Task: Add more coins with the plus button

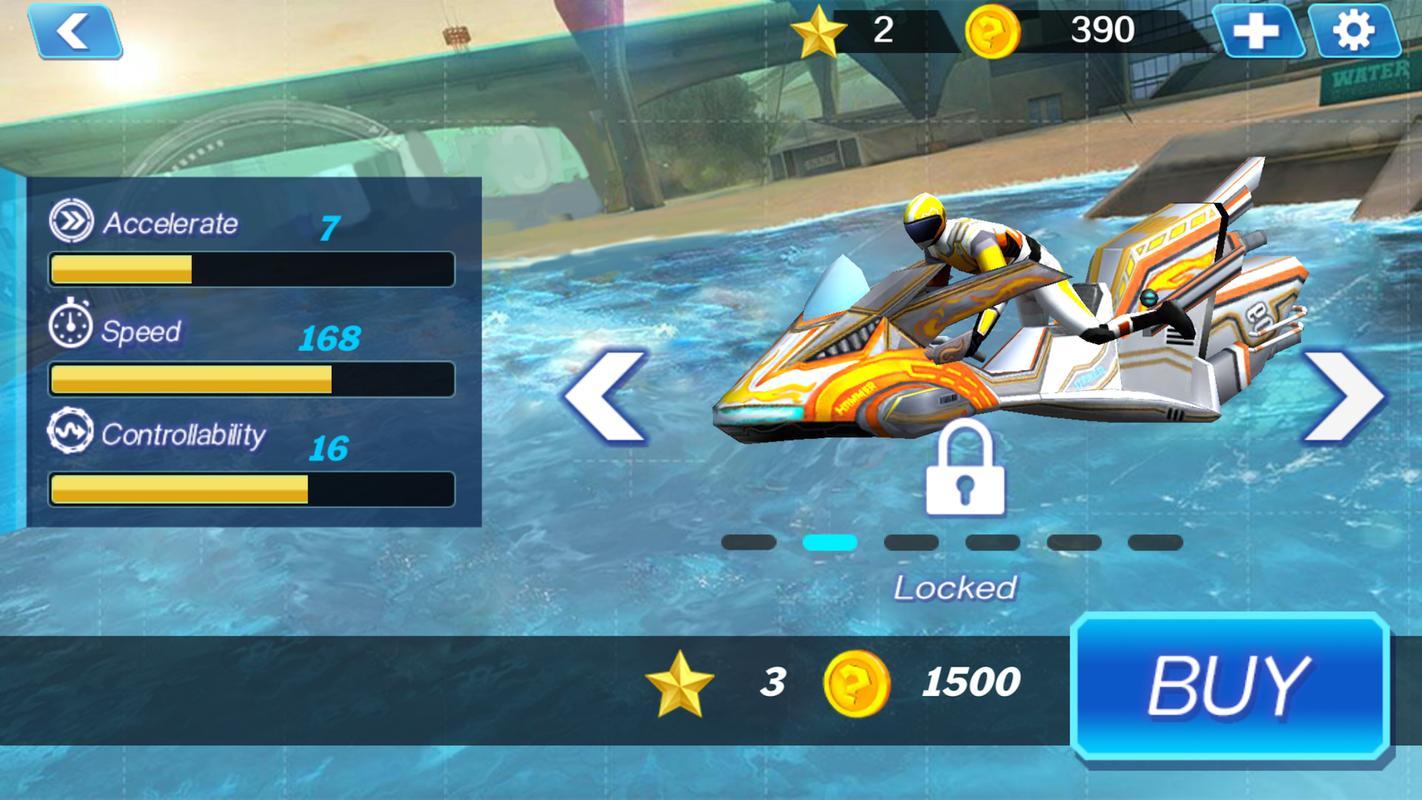Action: (1257, 32)
